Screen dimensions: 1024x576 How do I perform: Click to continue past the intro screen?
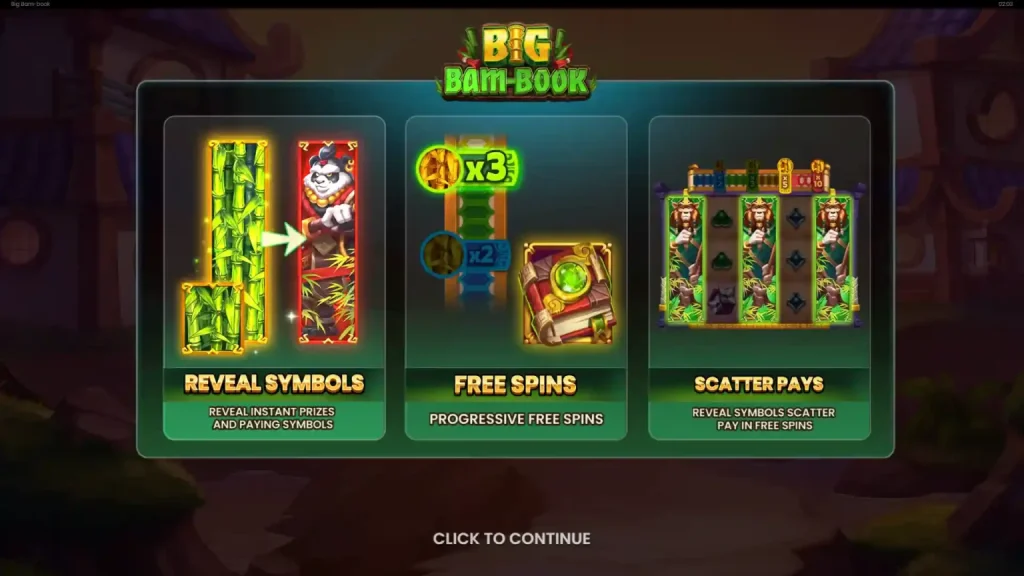coord(511,539)
